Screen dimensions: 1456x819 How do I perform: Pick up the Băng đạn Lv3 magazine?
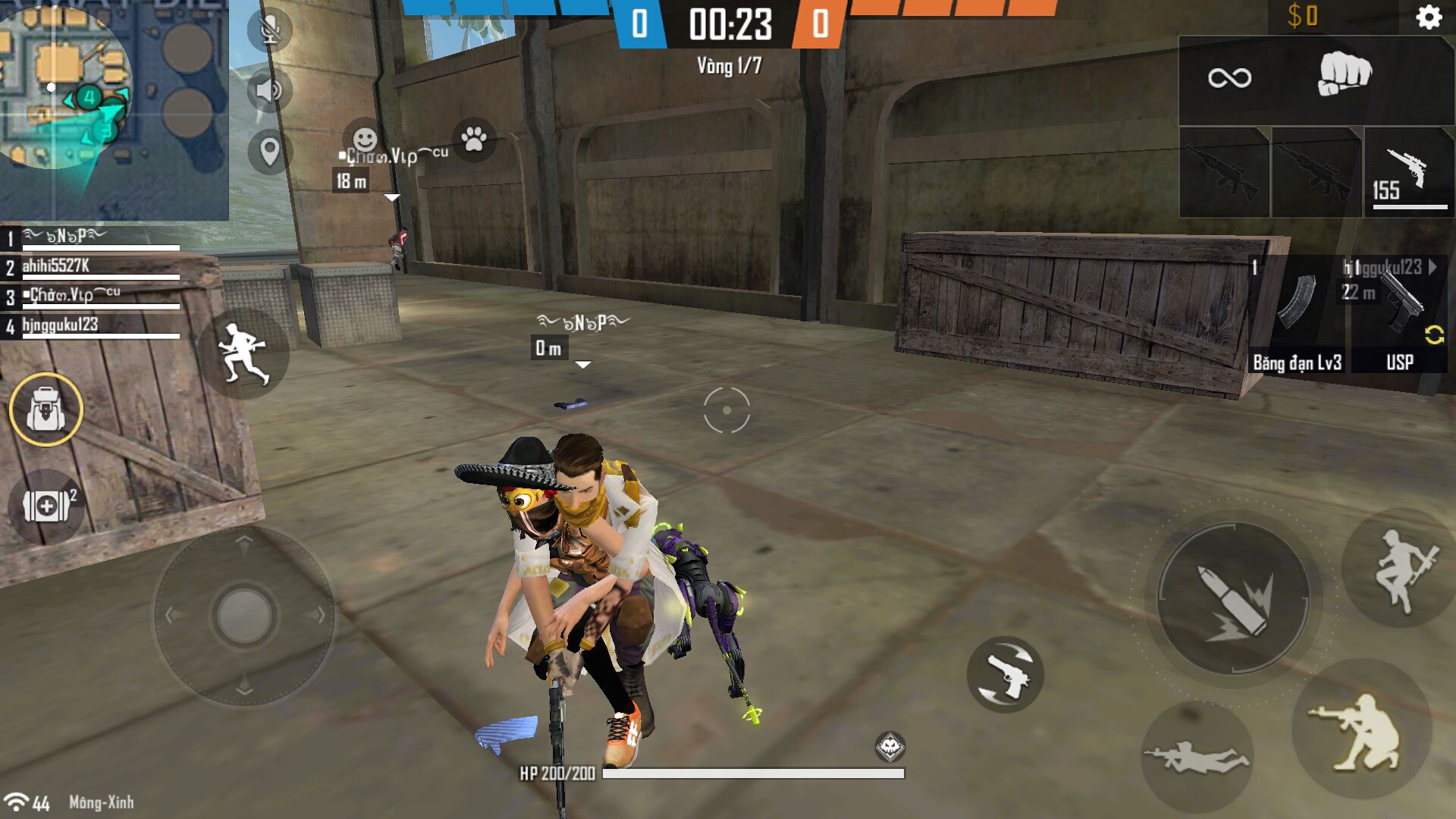coord(1297,315)
